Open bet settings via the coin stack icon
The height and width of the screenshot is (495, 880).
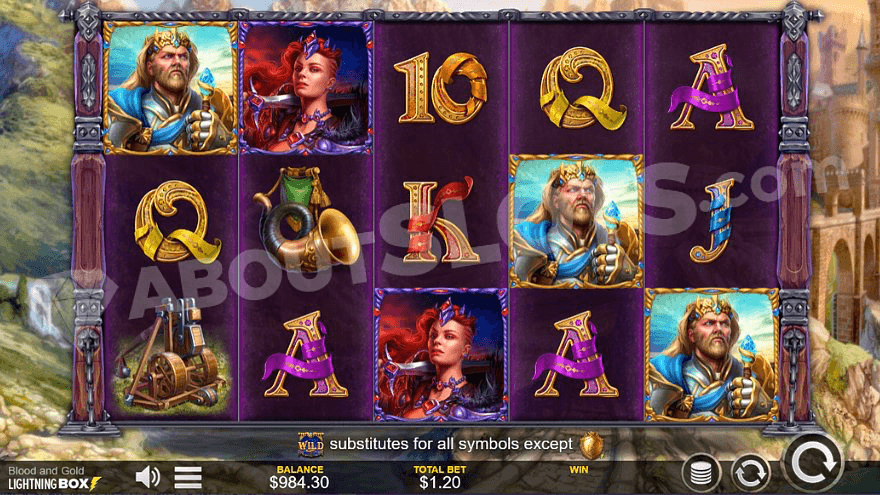coord(702,472)
